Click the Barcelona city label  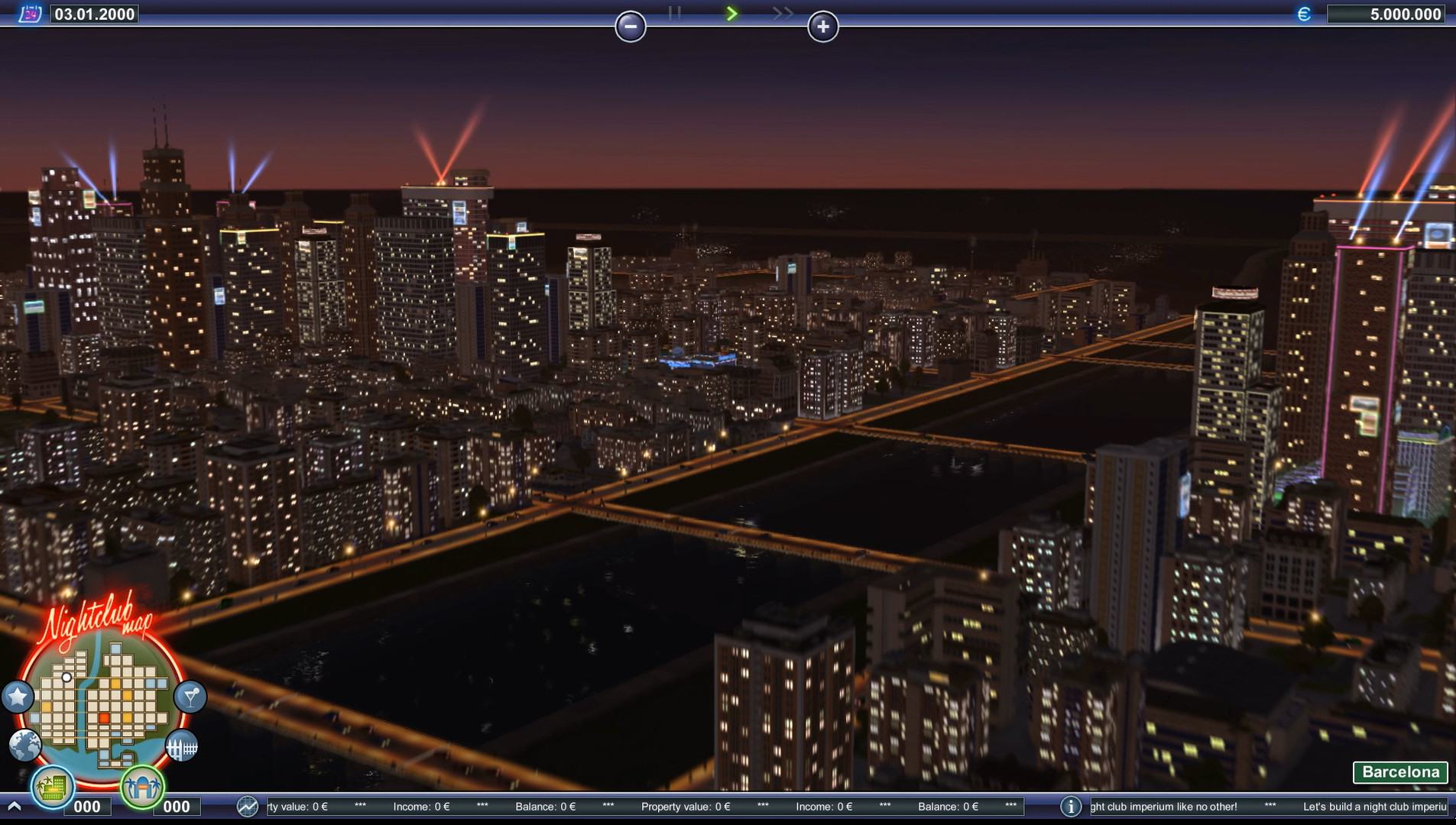(1400, 772)
